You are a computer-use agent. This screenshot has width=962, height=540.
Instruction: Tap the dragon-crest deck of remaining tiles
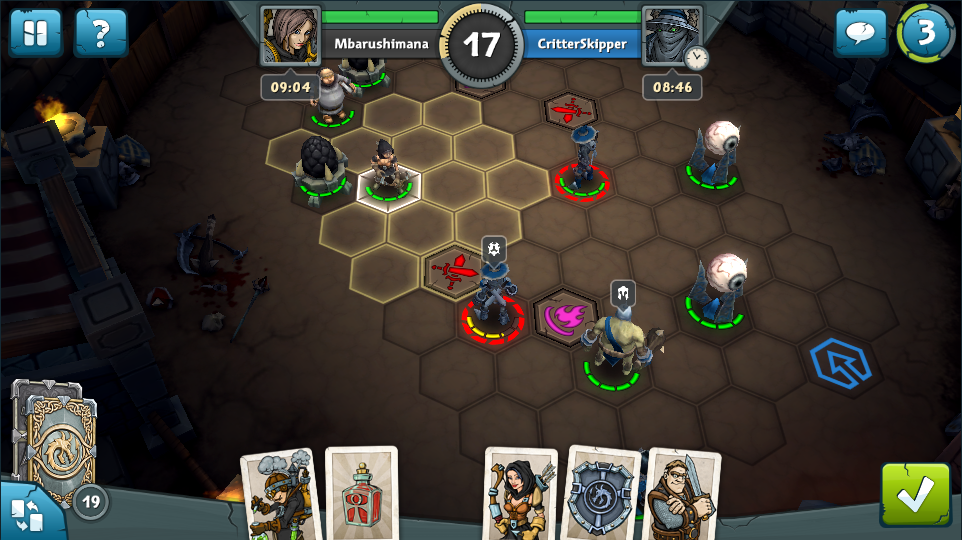[56, 440]
